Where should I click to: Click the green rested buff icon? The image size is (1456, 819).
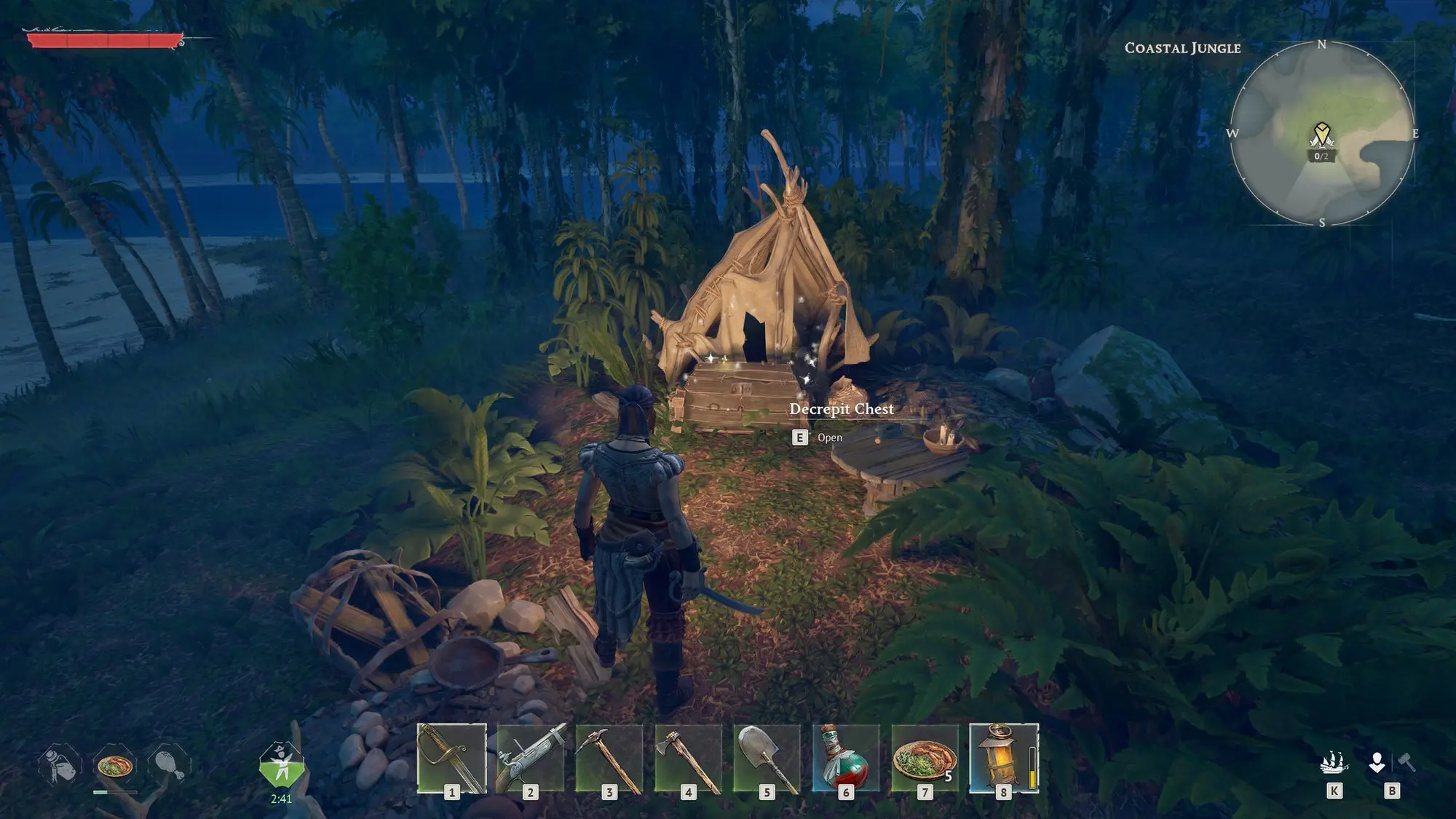click(281, 765)
